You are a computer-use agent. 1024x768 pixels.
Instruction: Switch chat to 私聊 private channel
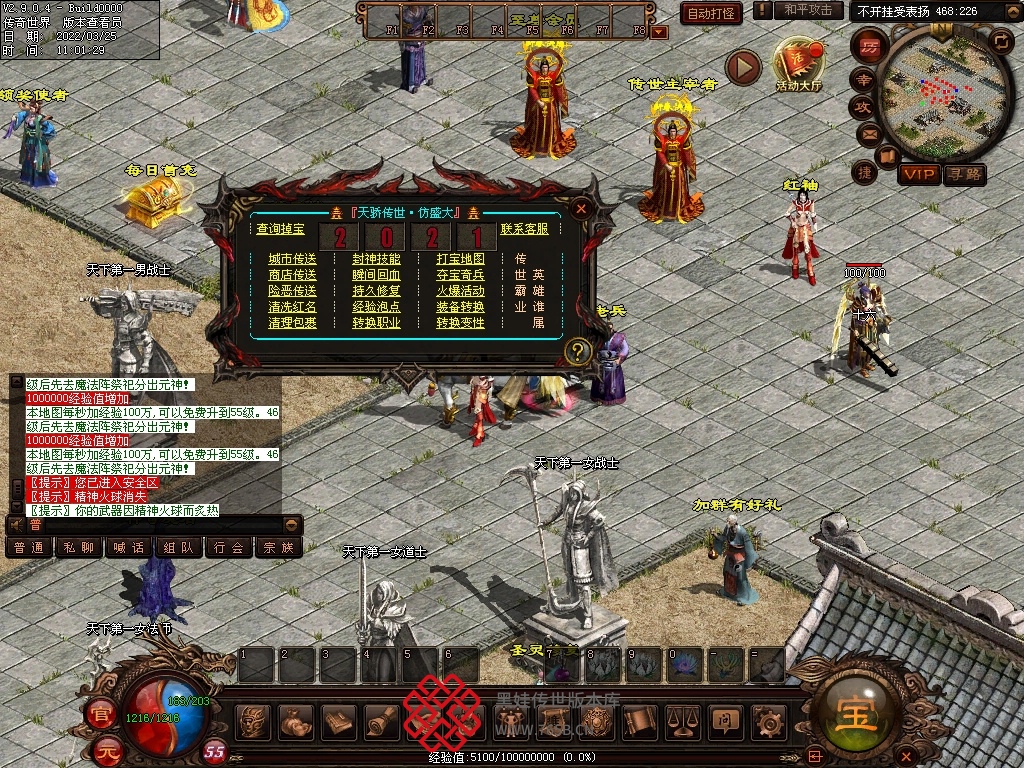coord(79,547)
